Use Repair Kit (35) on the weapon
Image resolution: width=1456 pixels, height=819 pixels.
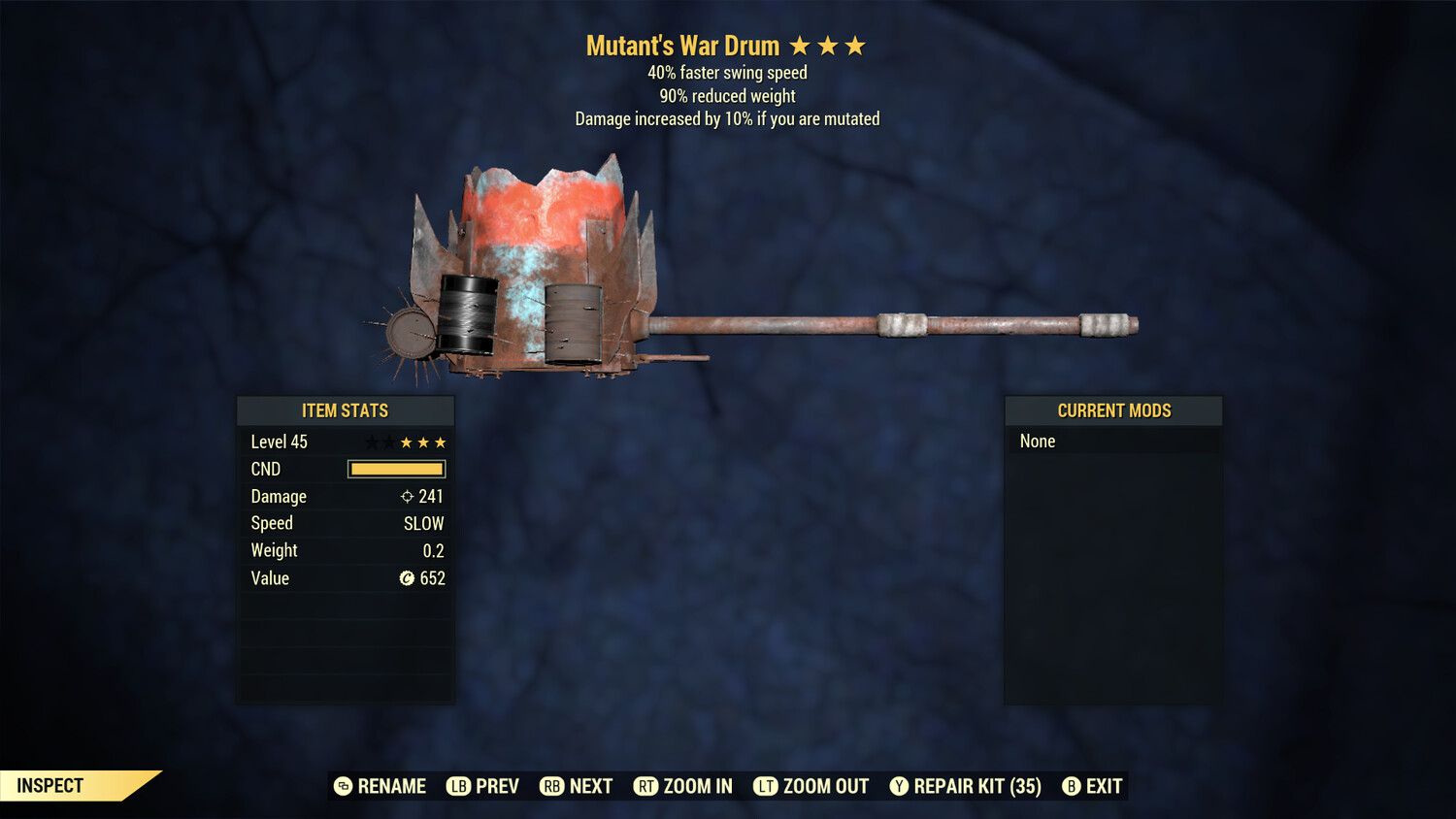click(x=966, y=786)
